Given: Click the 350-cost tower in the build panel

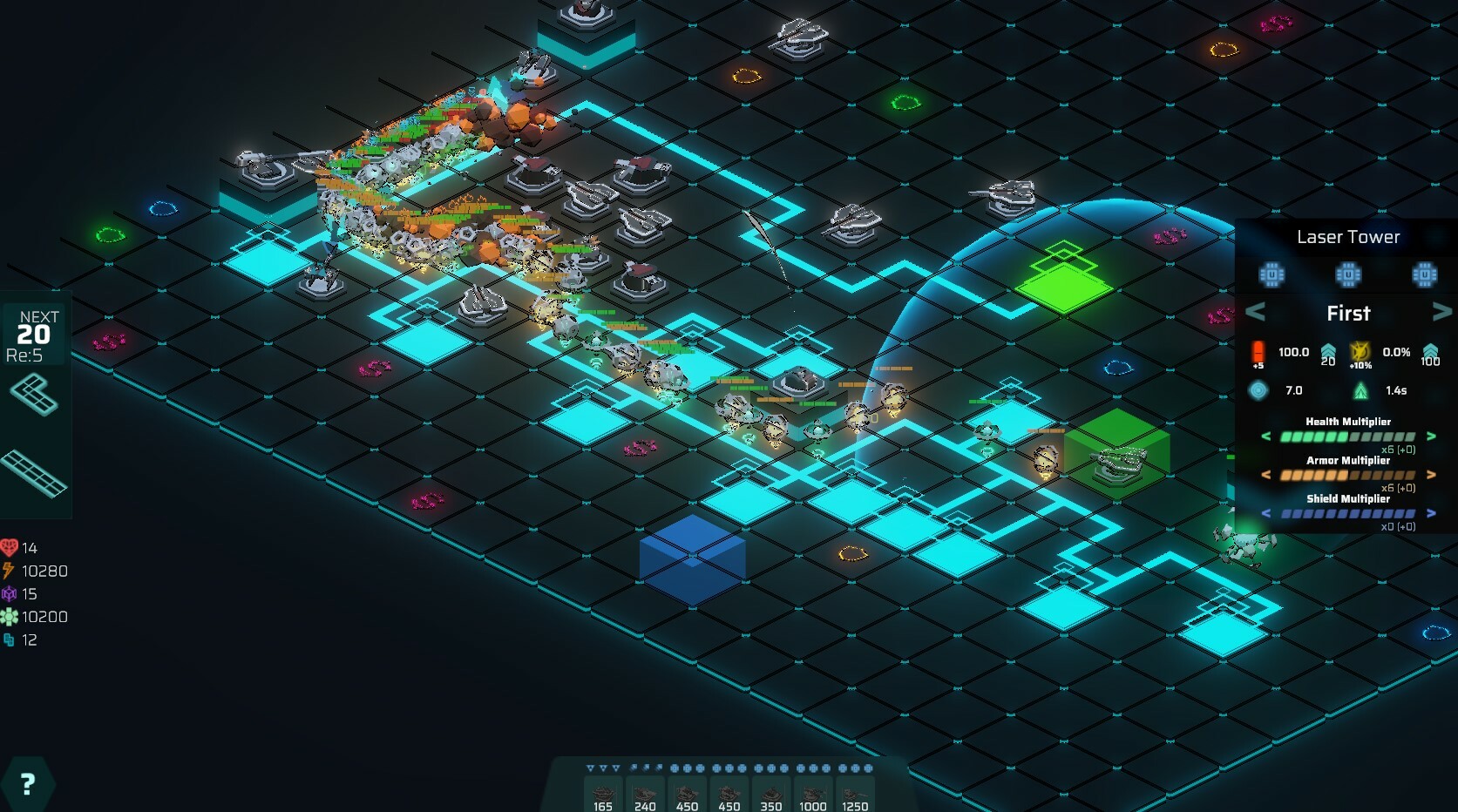Looking at the screenshot, I should 770,793.
